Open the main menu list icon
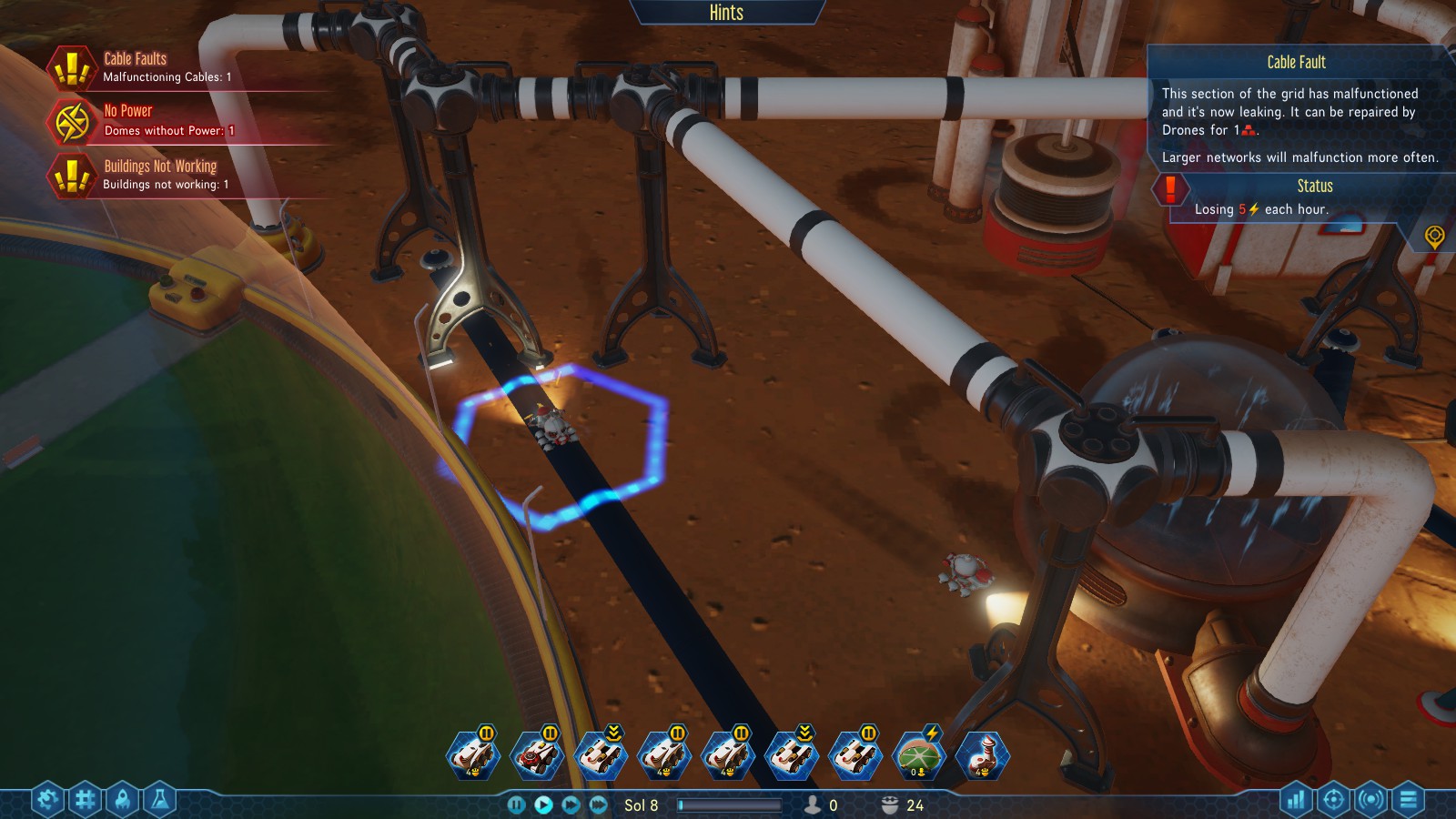This screenshot has width=1456, height=819. point(1408,800)
